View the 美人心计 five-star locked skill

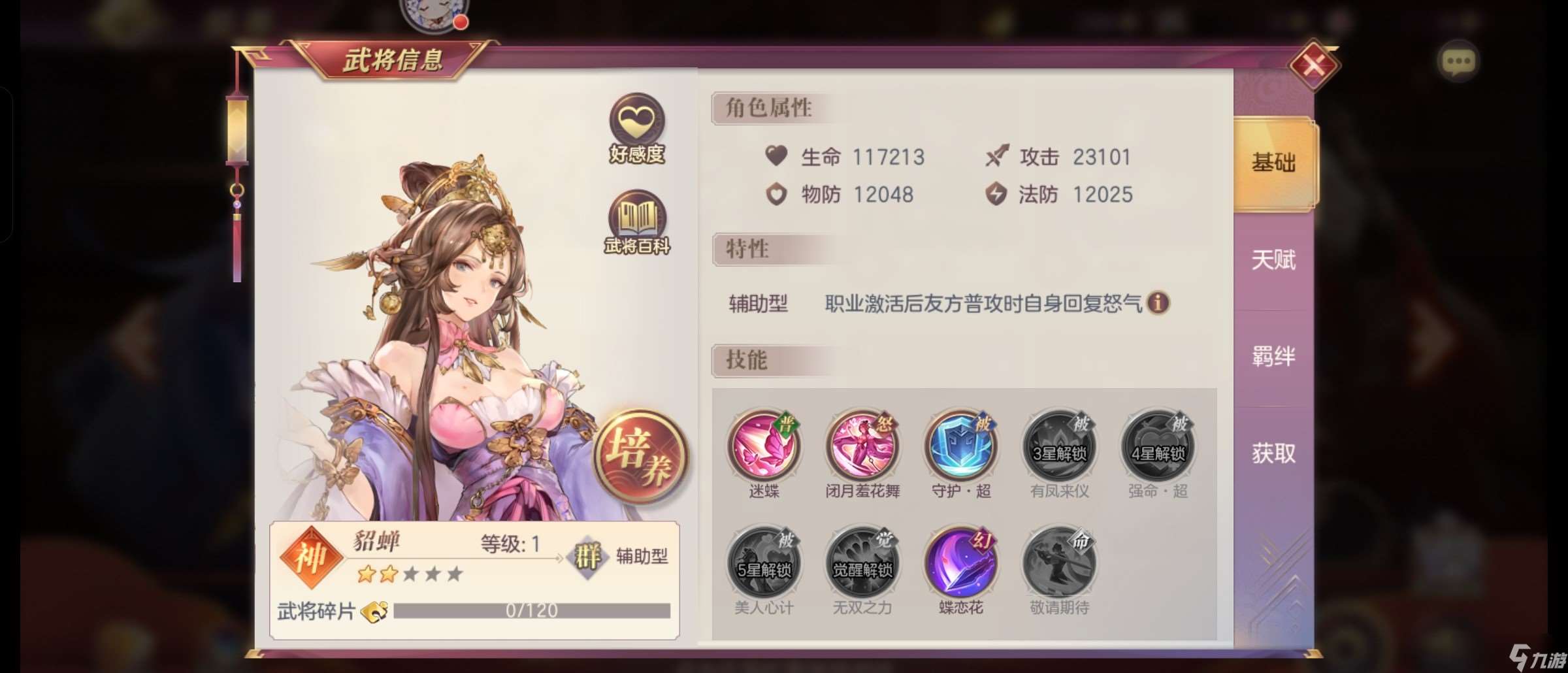(763, 561)
